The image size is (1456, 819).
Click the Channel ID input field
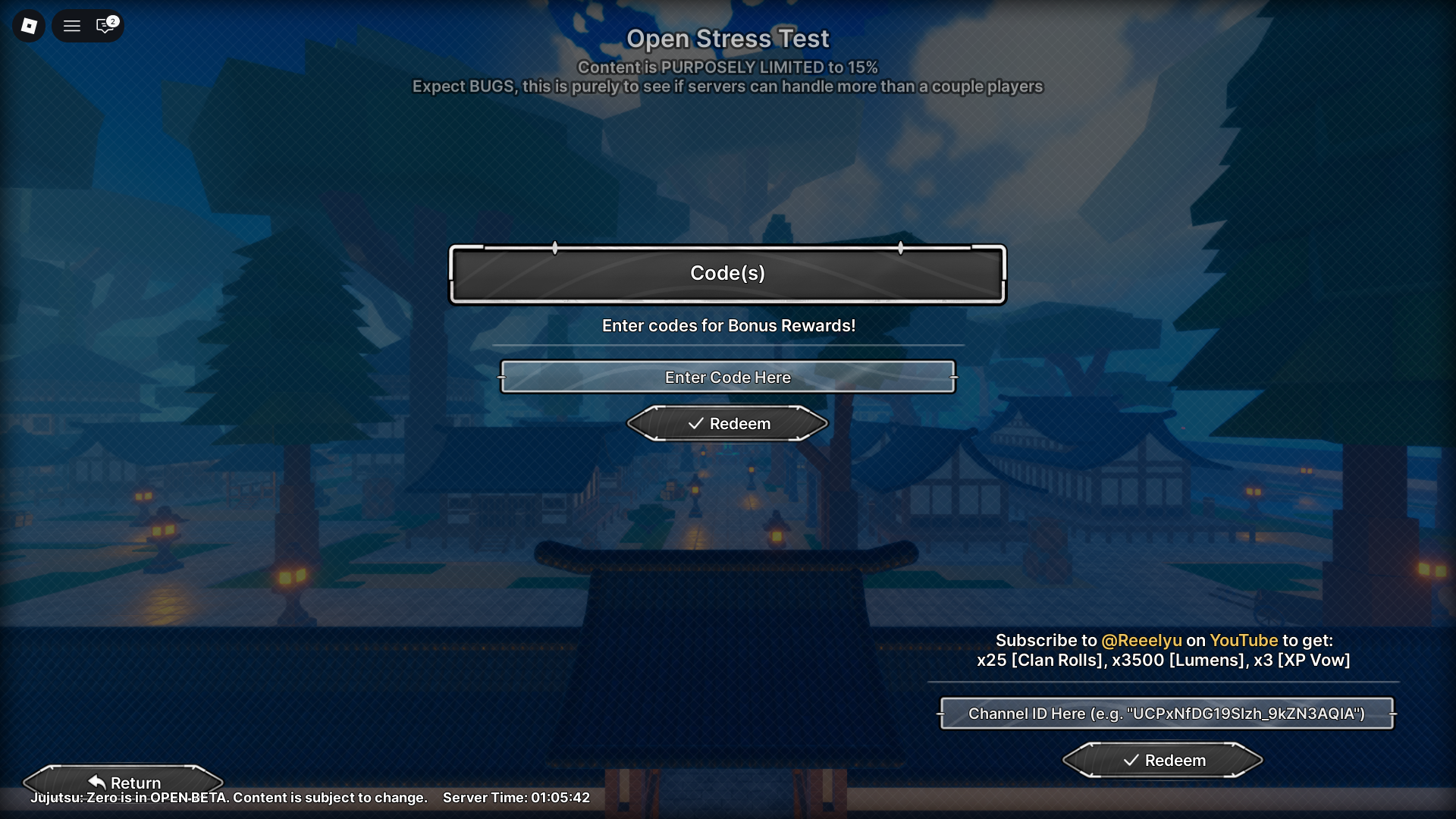click(x=1166, y=714)
